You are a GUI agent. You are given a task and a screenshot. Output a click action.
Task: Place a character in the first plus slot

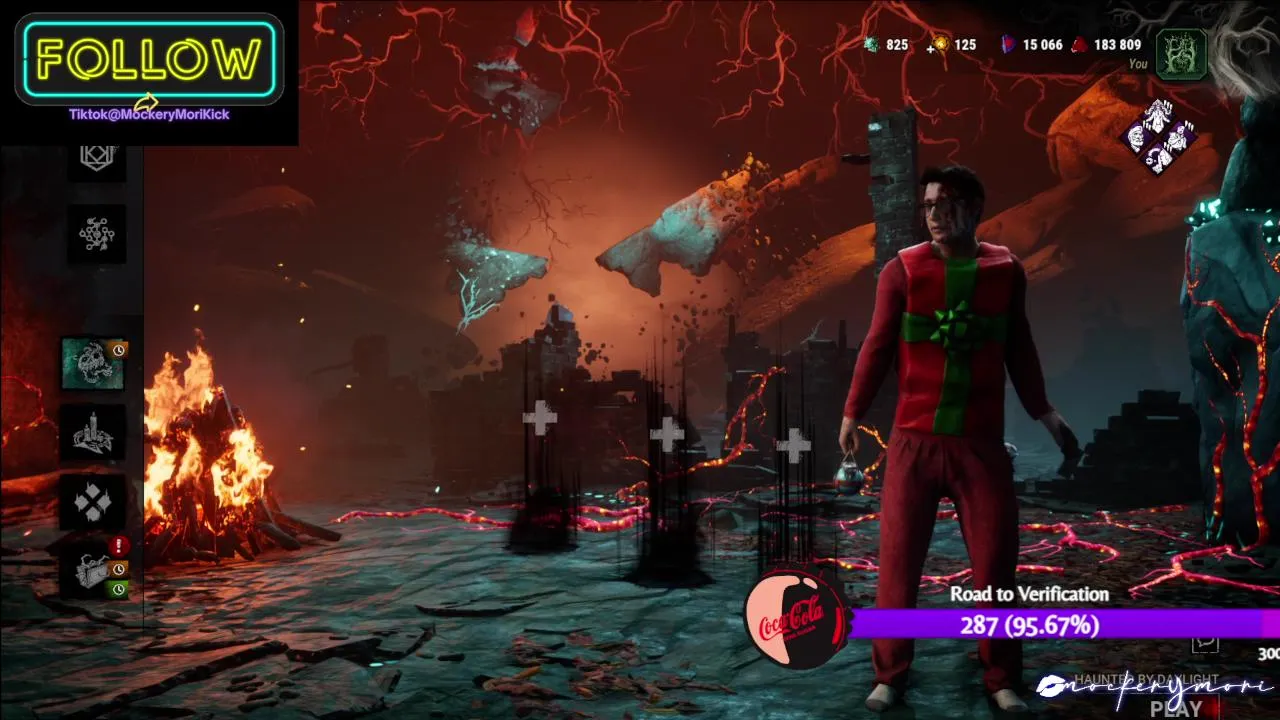[x=540, y=419]
